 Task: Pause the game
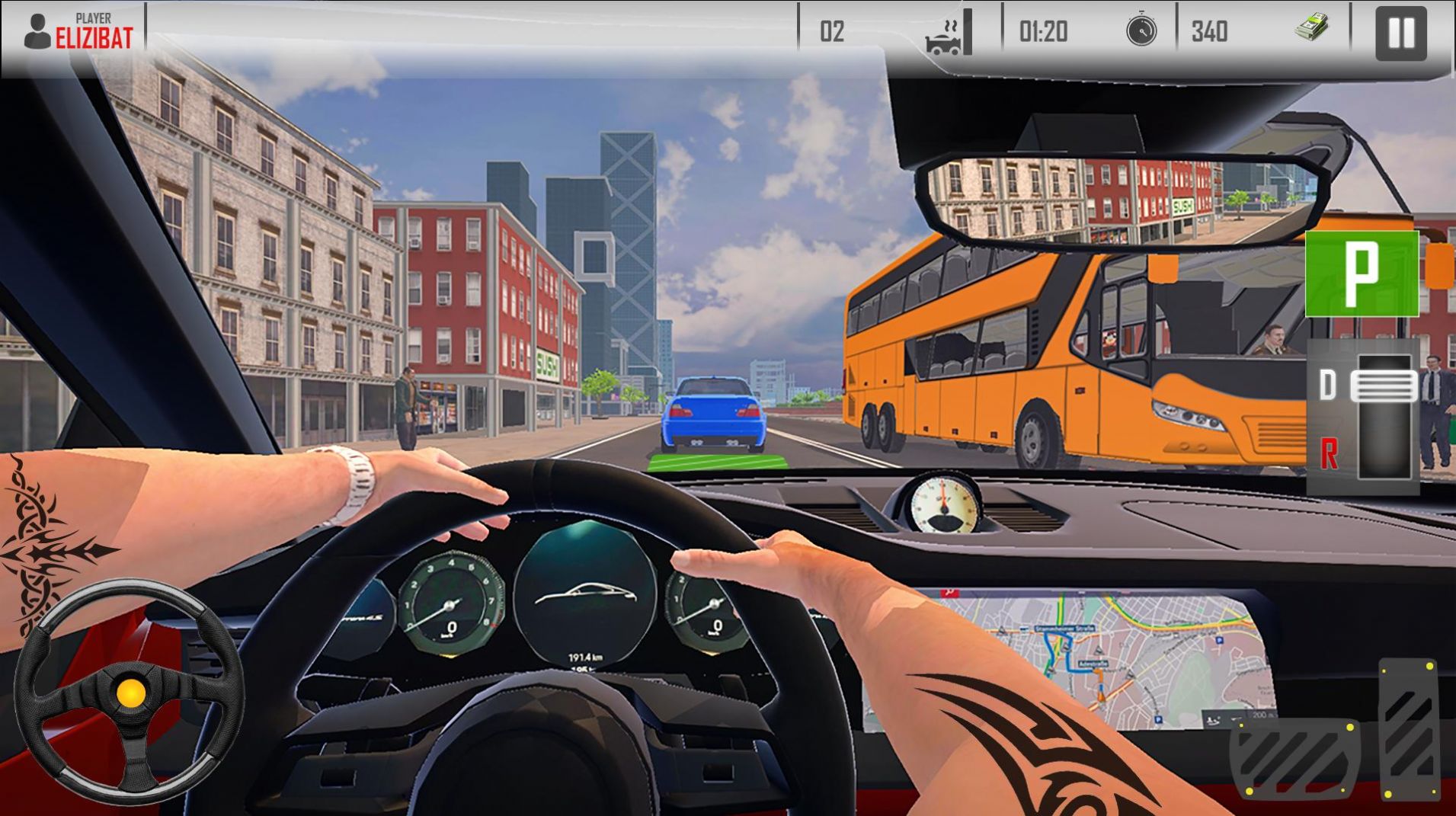click(x=1400, y=33)
